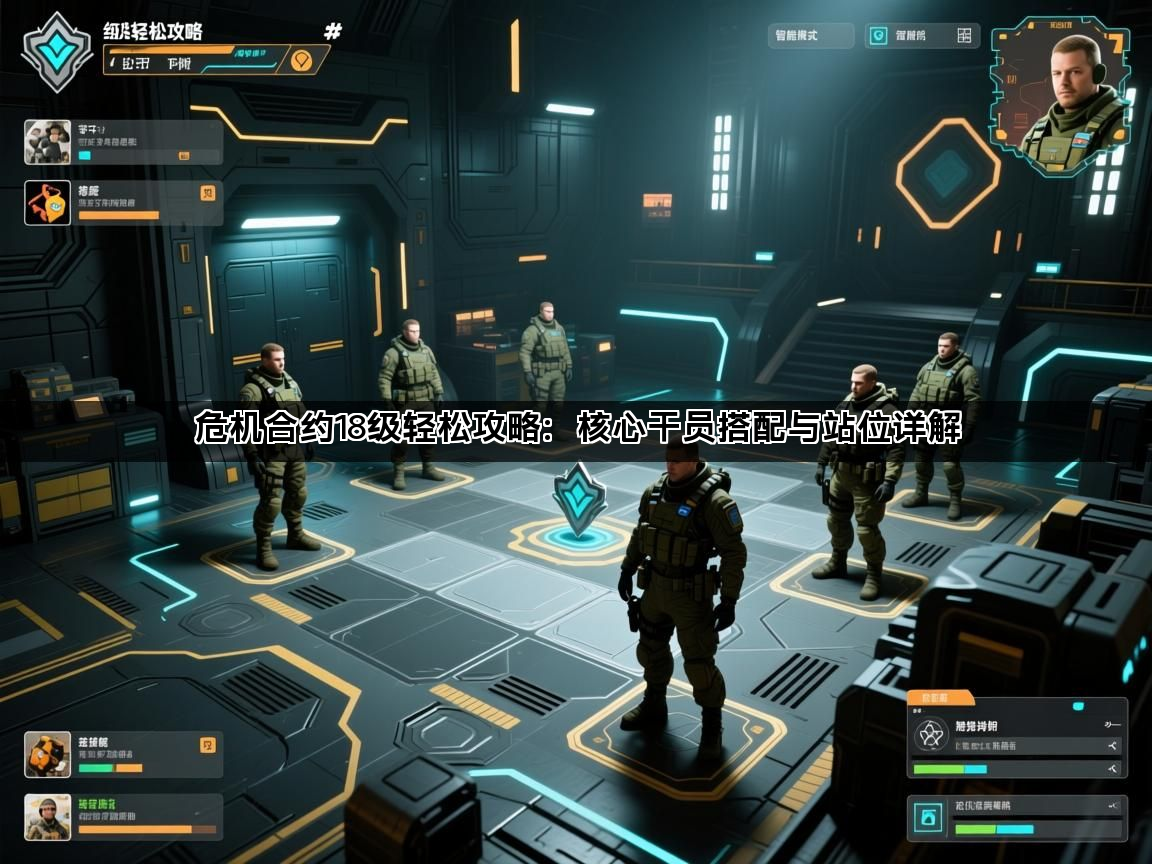Choose the operator card with orange creature portrait
Screen dimensions: 1152x864
tap(123, 202)
